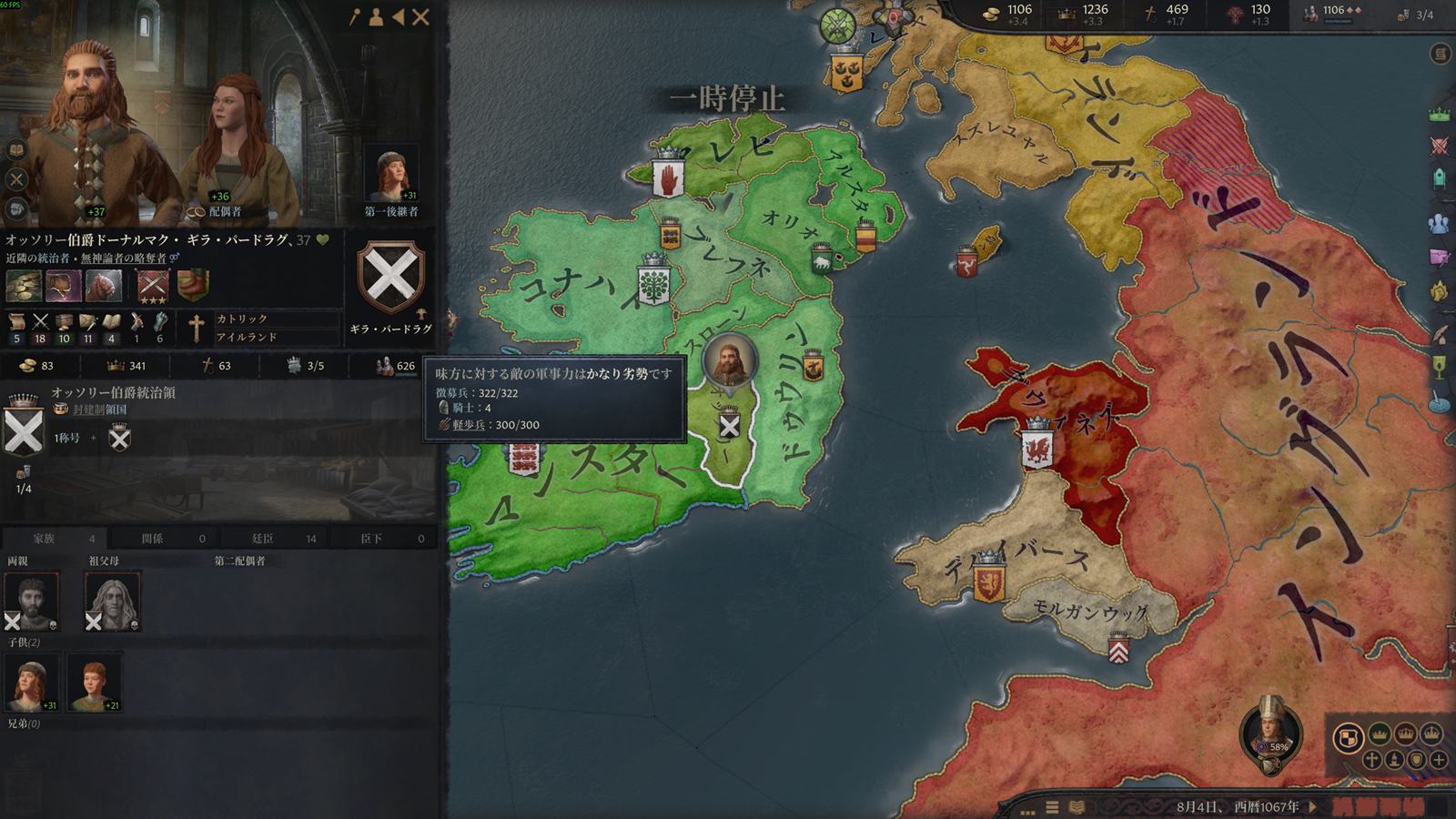Click the Ossory county title shield
Viewport: 1456px width, 819px height.
pos(24,430)
